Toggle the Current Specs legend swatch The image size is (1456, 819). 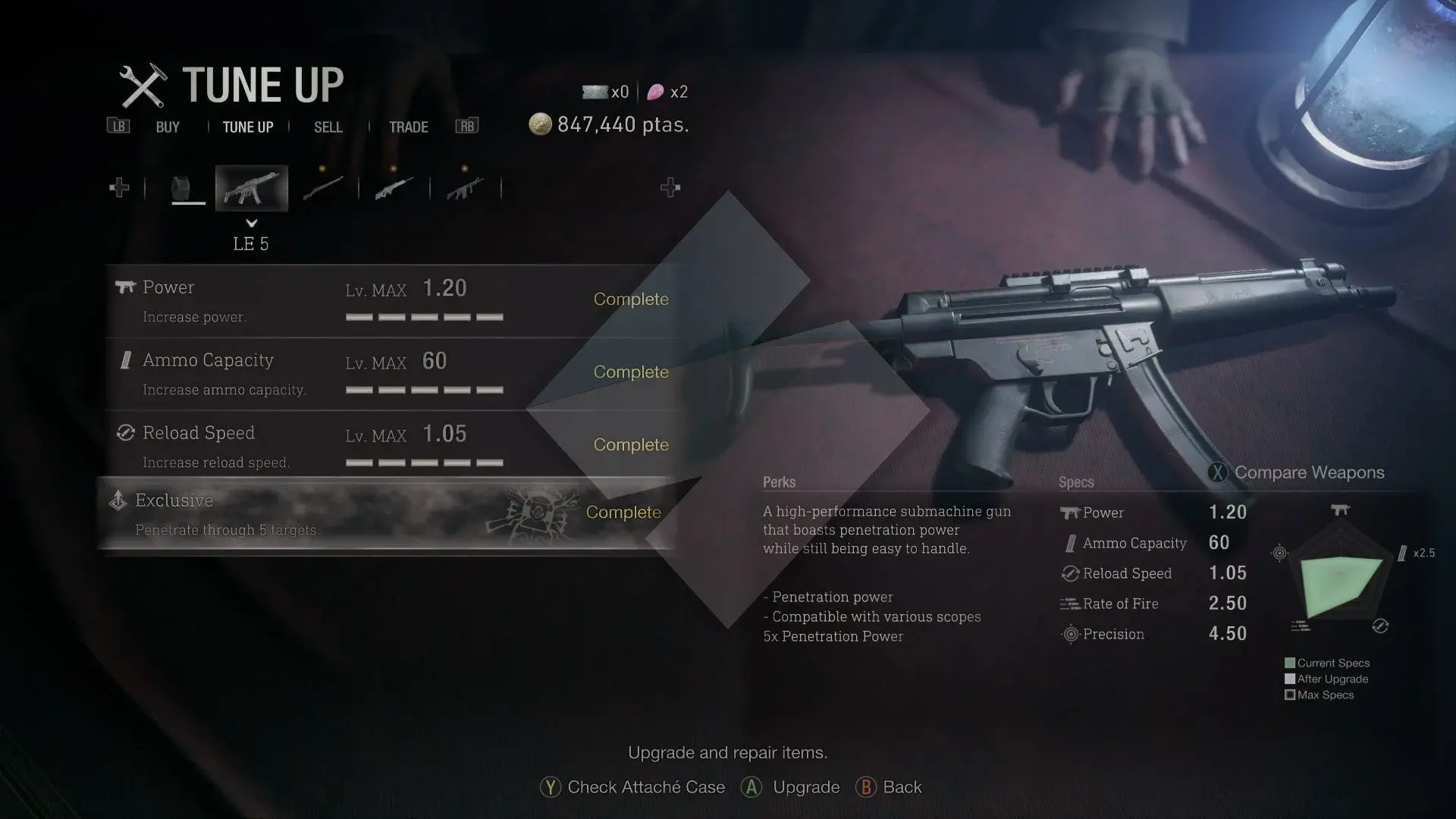[1289, 663]
